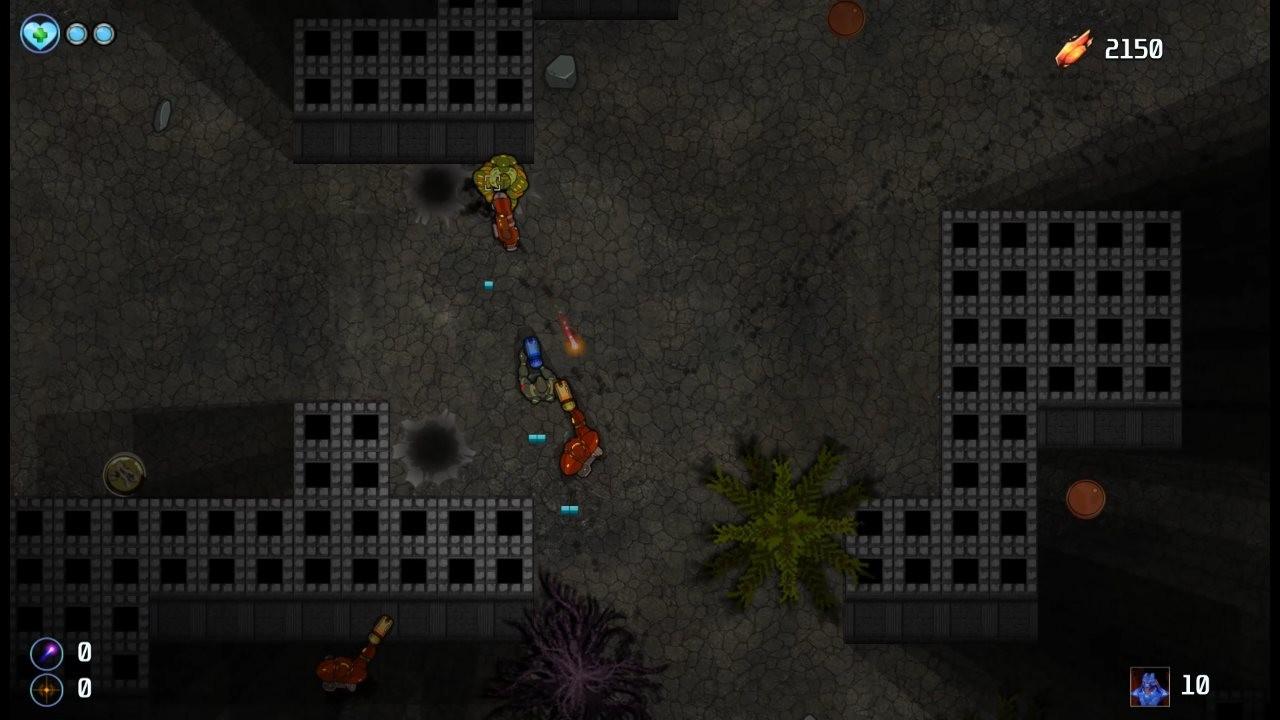Toggle the blue enemy tank in the center
The image size is (1280, 720).
click(532, 352)
